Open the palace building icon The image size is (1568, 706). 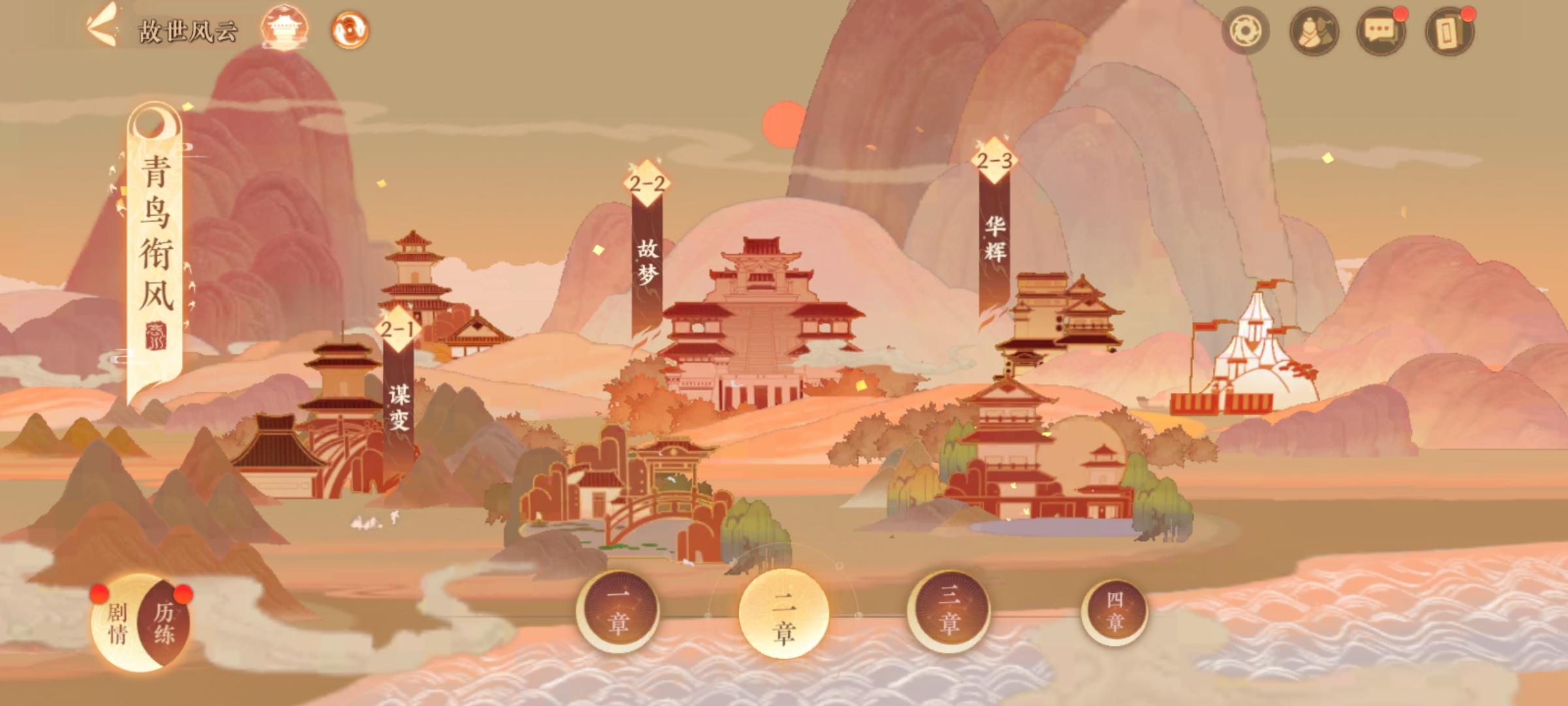pyautogui.click(x=284, y=29)
